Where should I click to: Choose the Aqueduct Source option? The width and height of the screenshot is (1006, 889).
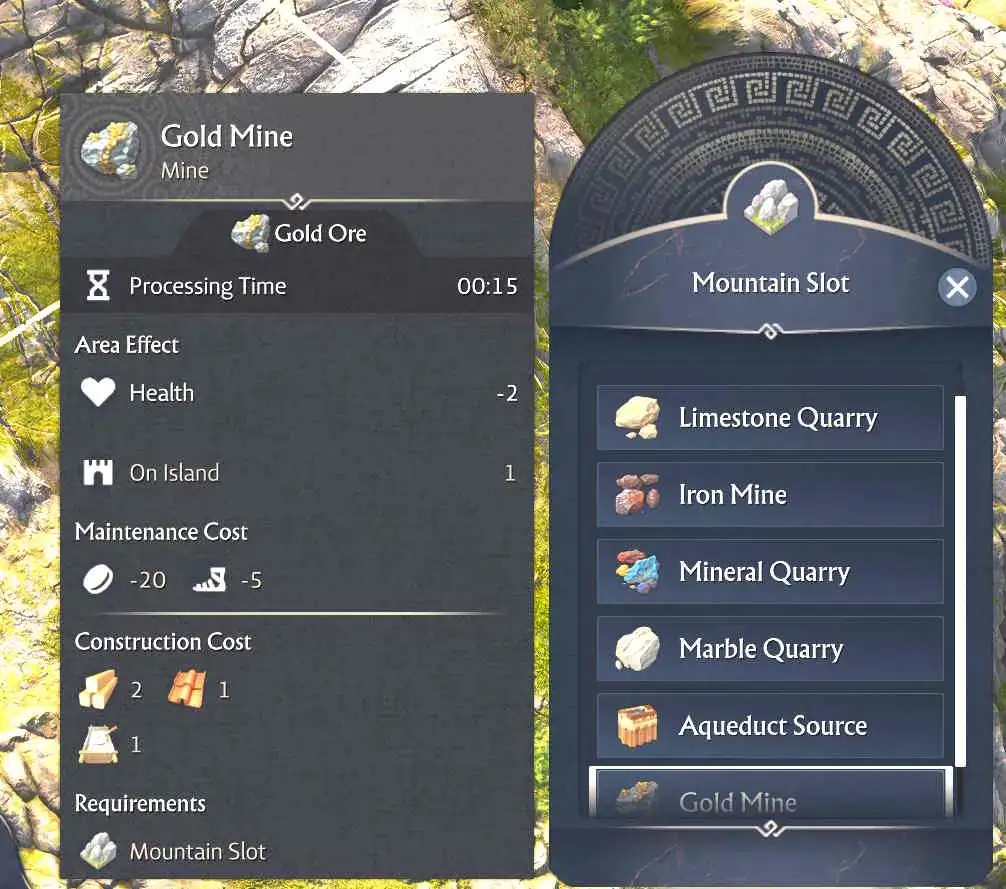pos(769,726)
